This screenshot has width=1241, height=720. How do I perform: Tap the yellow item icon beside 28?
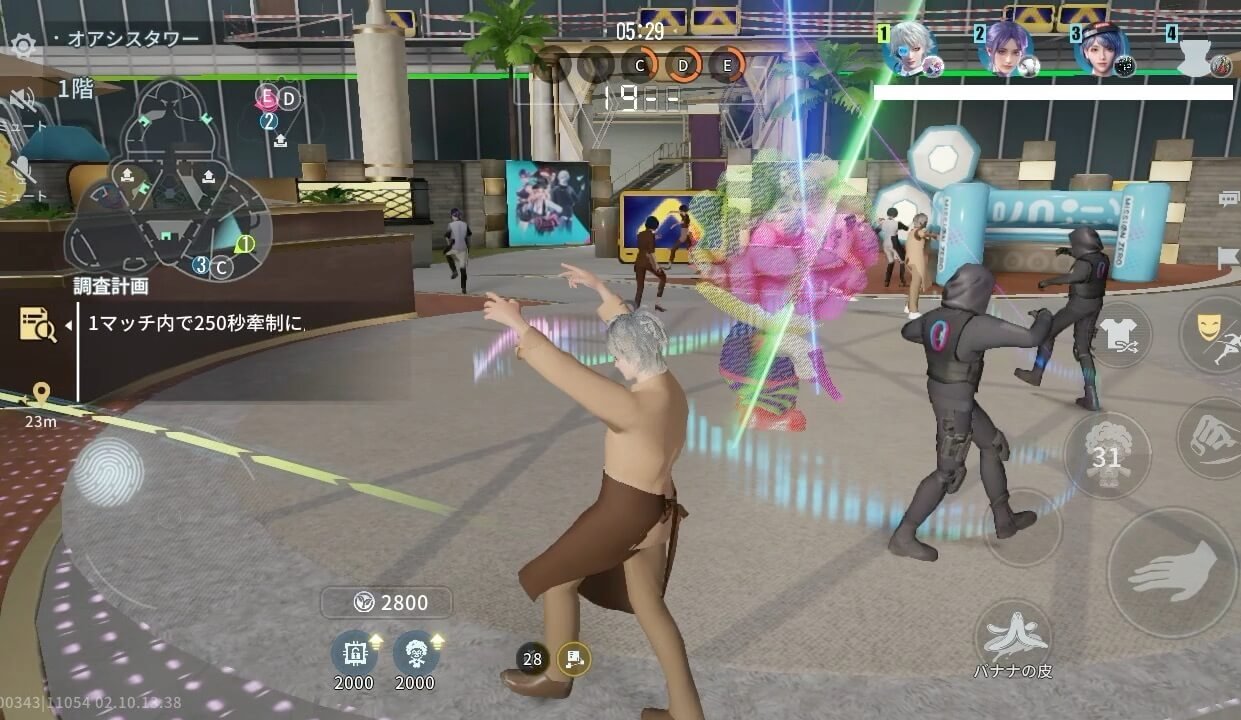coord(574,658)
